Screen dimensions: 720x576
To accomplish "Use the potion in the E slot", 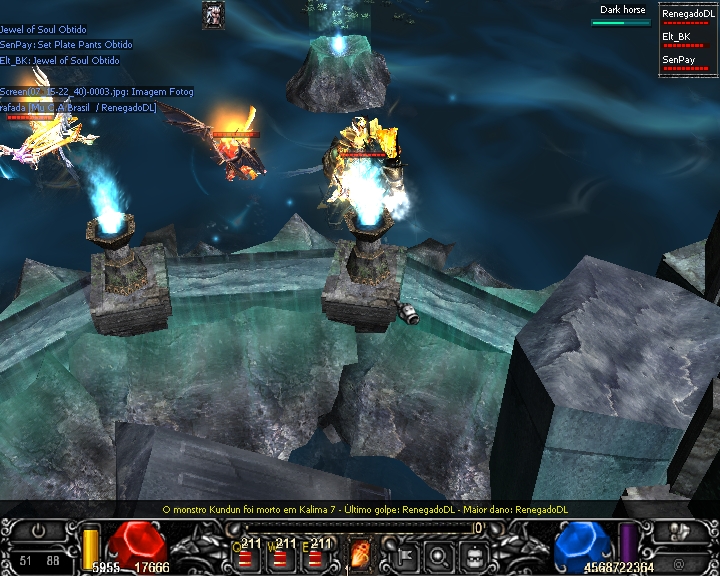I will (320, 555).
